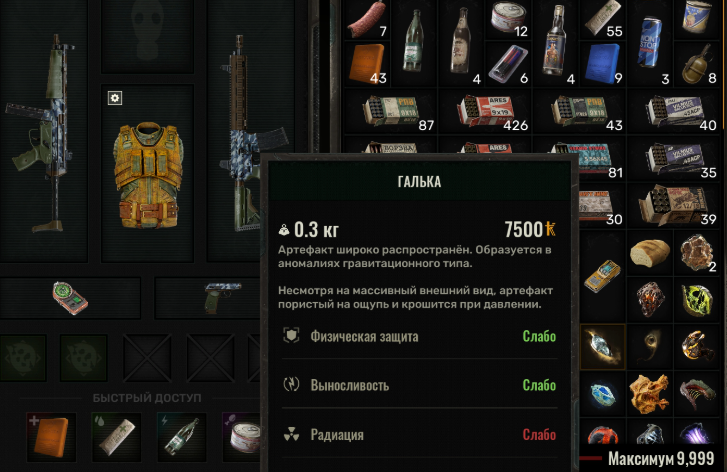Select the detector equipment slot
The height and width of the screenshot is (472, 727).
pyautogui.click(x=68, y=297)
